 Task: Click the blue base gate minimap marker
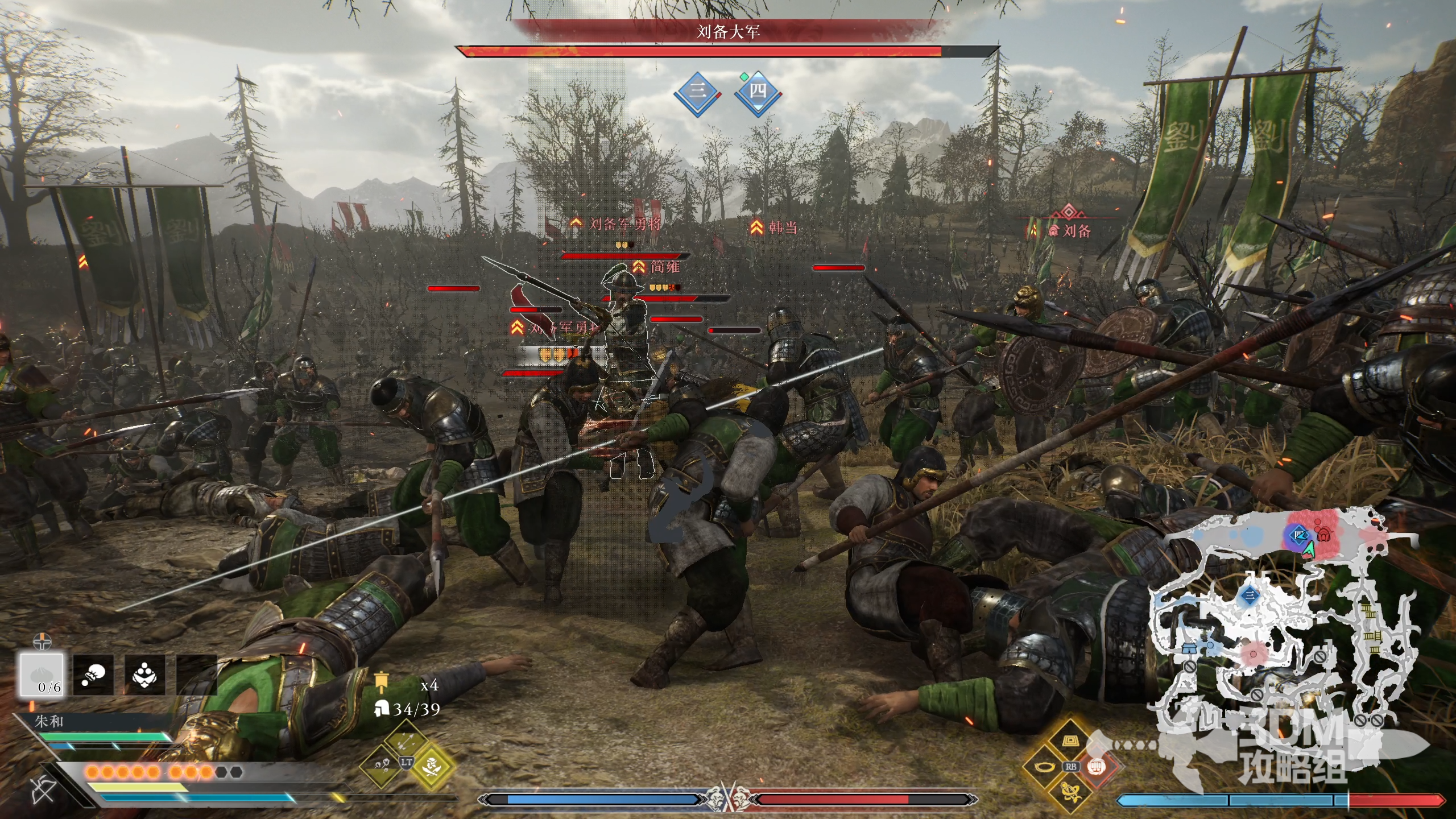tap(1189, 648)
